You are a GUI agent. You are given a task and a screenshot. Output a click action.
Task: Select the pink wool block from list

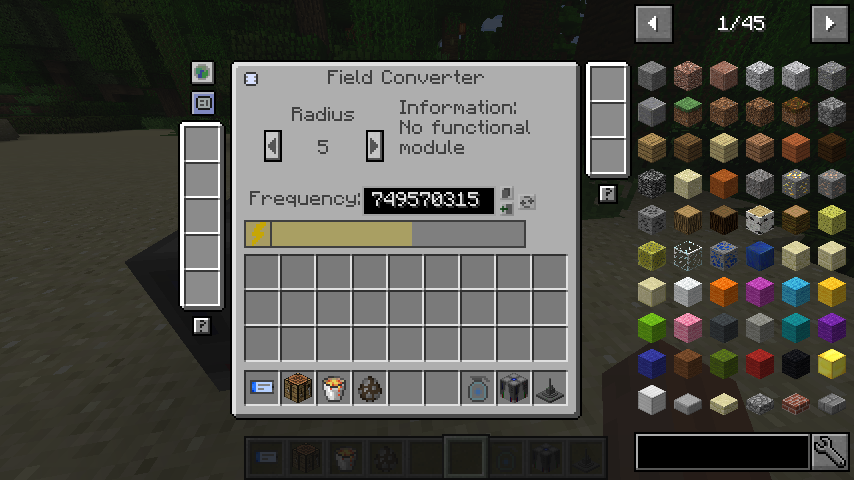[688, 328]
